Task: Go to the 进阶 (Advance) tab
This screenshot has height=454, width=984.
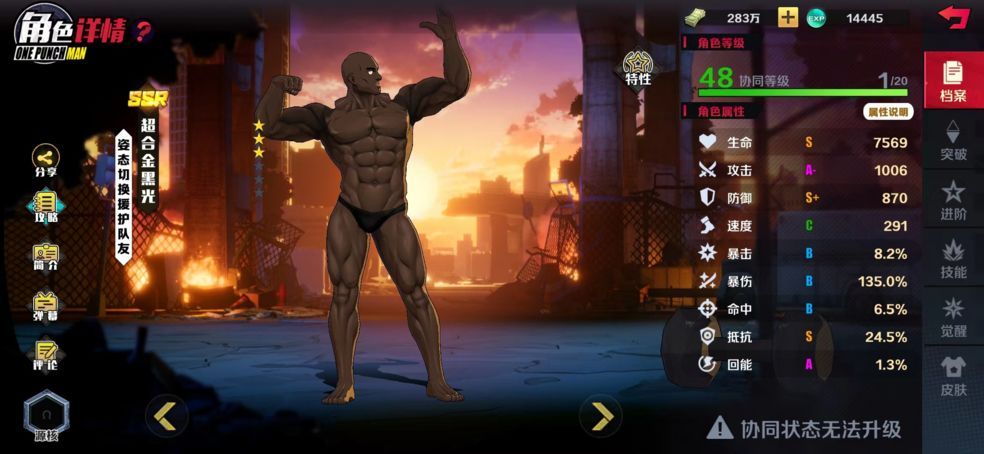Action: [x=953, y=199]
